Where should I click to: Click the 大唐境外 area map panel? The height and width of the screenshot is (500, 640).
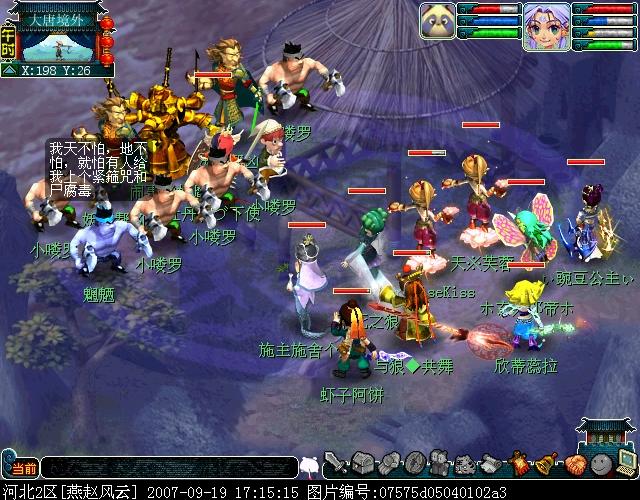tap(58, 41)
